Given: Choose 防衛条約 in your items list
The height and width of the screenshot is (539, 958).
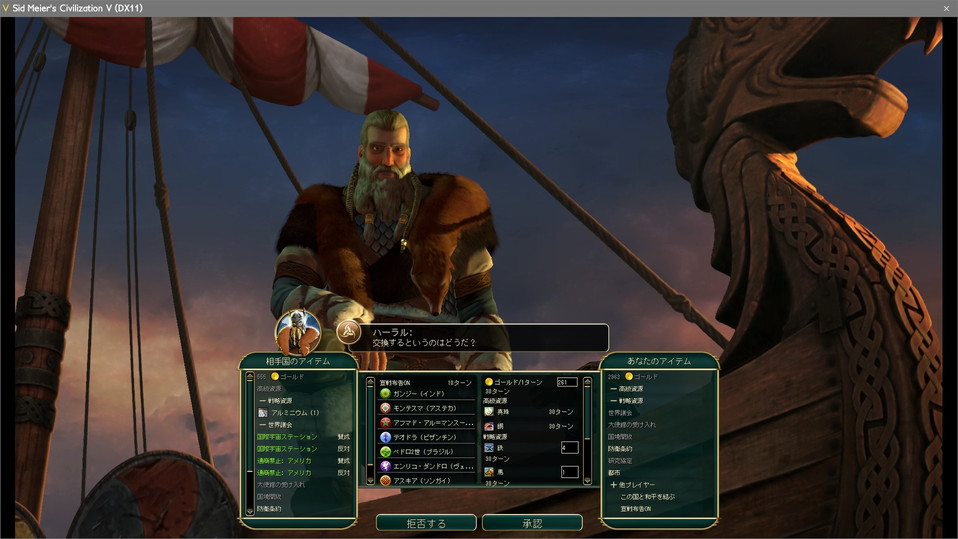Looking at the screenshot, I should (x=622, y=448).
